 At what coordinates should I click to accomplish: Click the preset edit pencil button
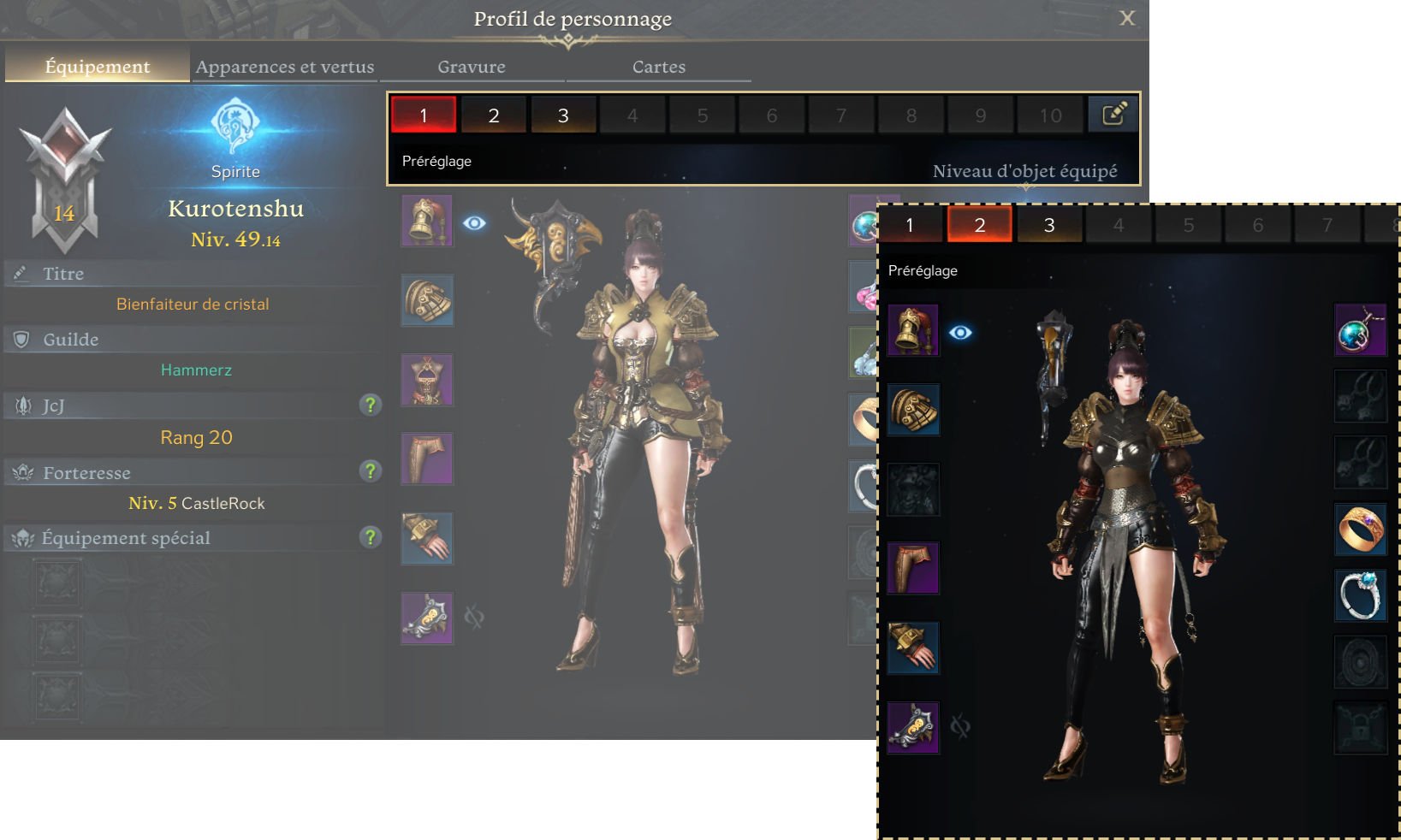point(1113,115)
